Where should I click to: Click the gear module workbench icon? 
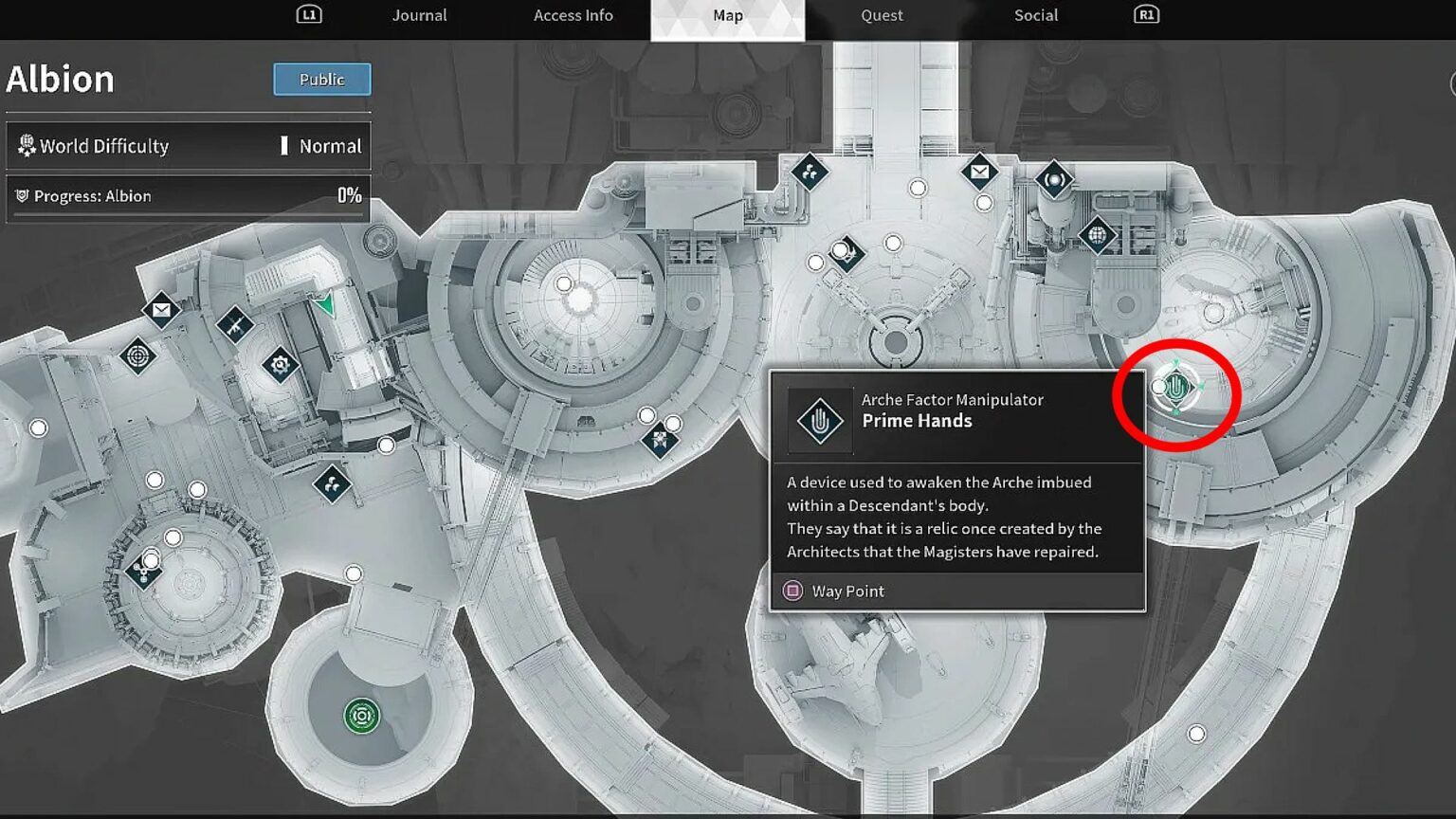(281, 366)
